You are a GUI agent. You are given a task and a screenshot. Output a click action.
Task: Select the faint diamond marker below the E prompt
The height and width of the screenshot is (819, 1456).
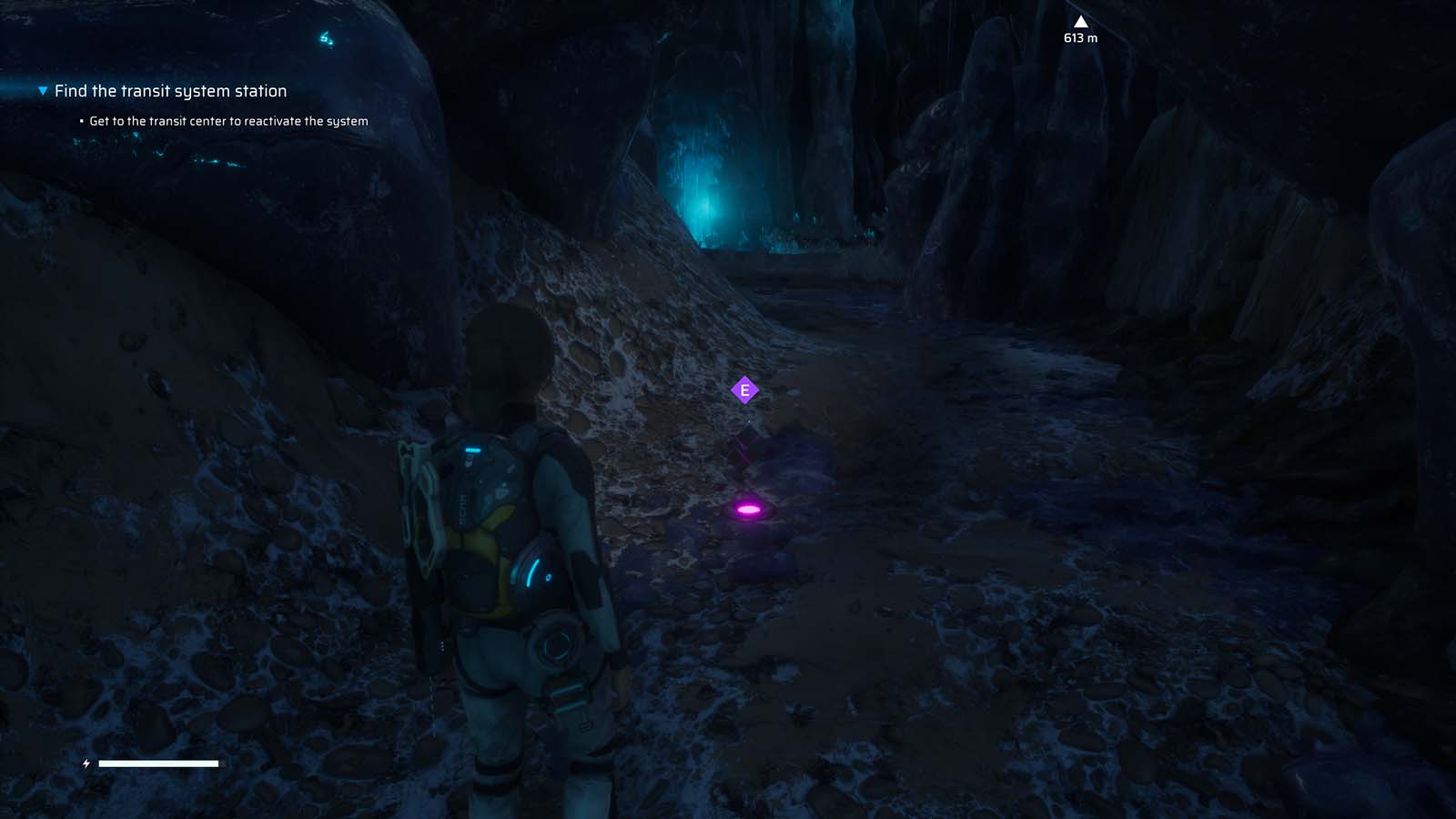(745, 443)
